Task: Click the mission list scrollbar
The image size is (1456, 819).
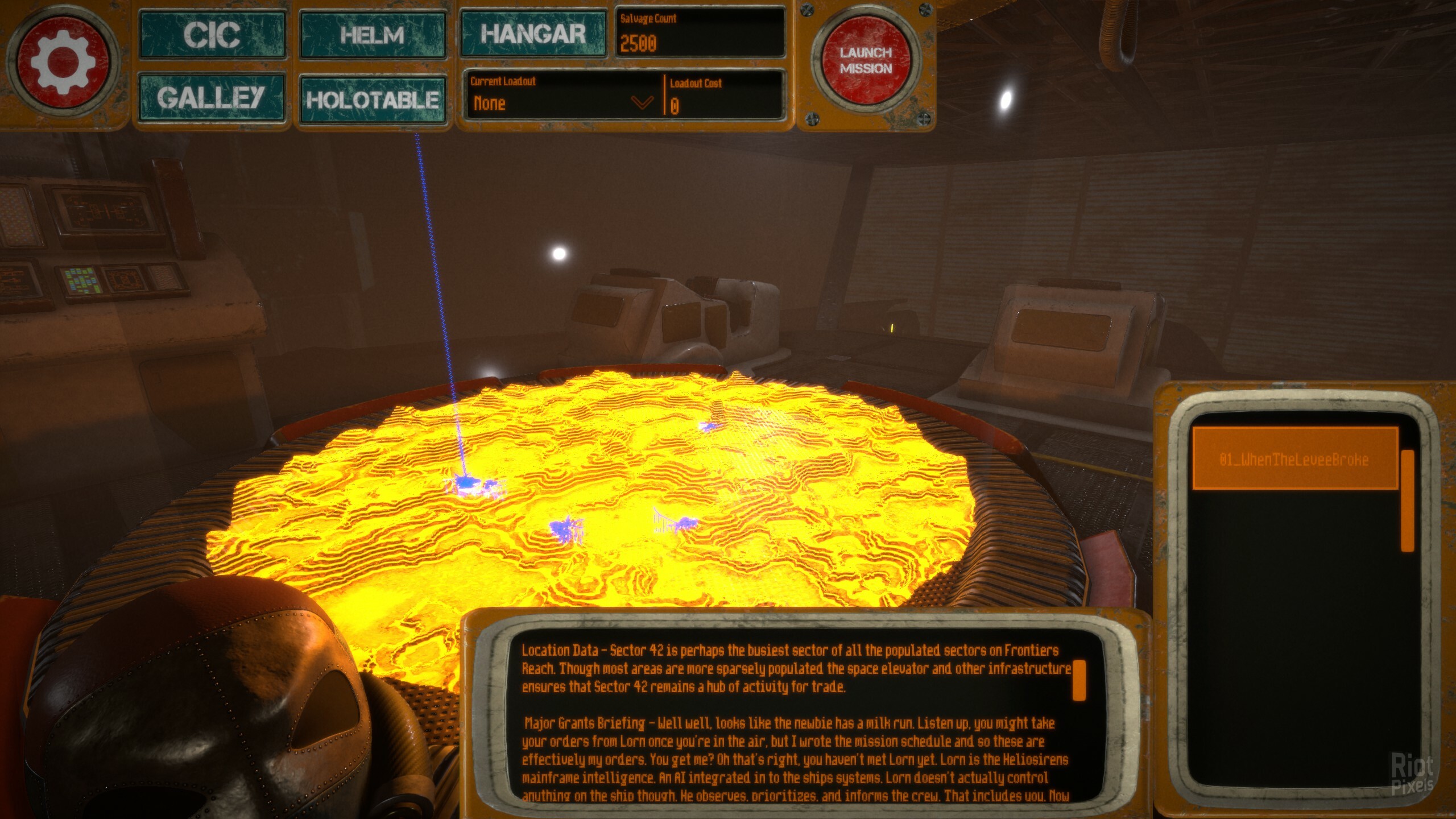Action: pos(1407,500)
